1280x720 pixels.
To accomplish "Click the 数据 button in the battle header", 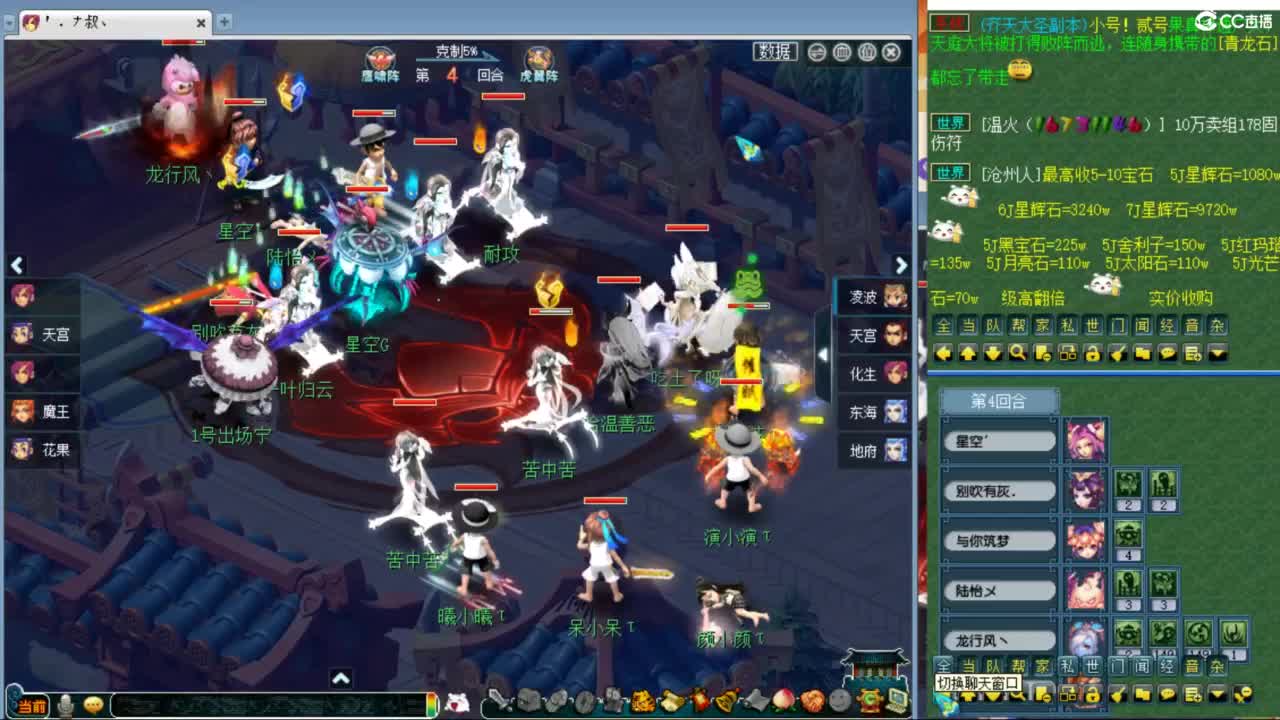I will point(777,52).
